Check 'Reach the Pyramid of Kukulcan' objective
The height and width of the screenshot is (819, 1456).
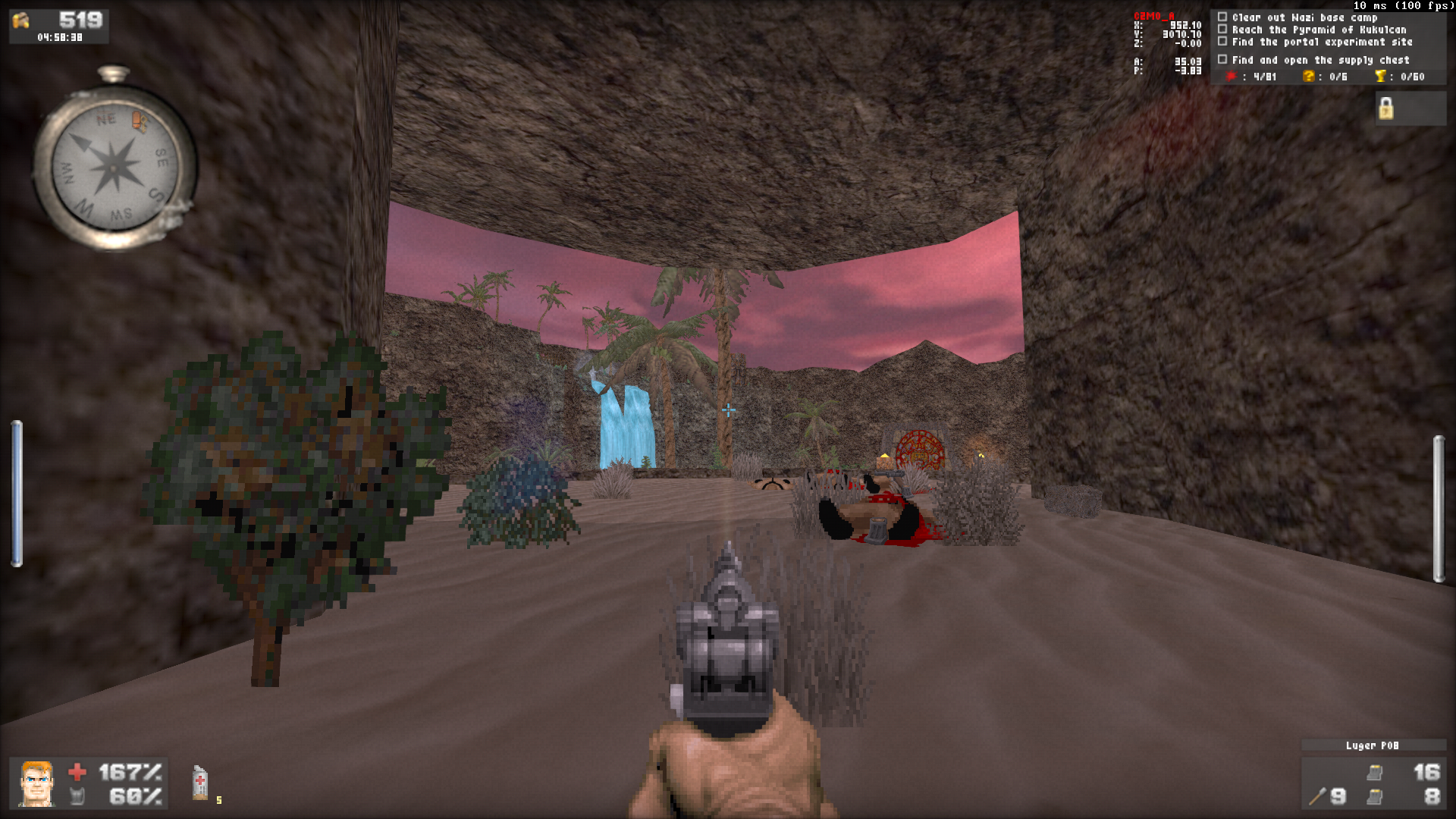(1223, 29)
